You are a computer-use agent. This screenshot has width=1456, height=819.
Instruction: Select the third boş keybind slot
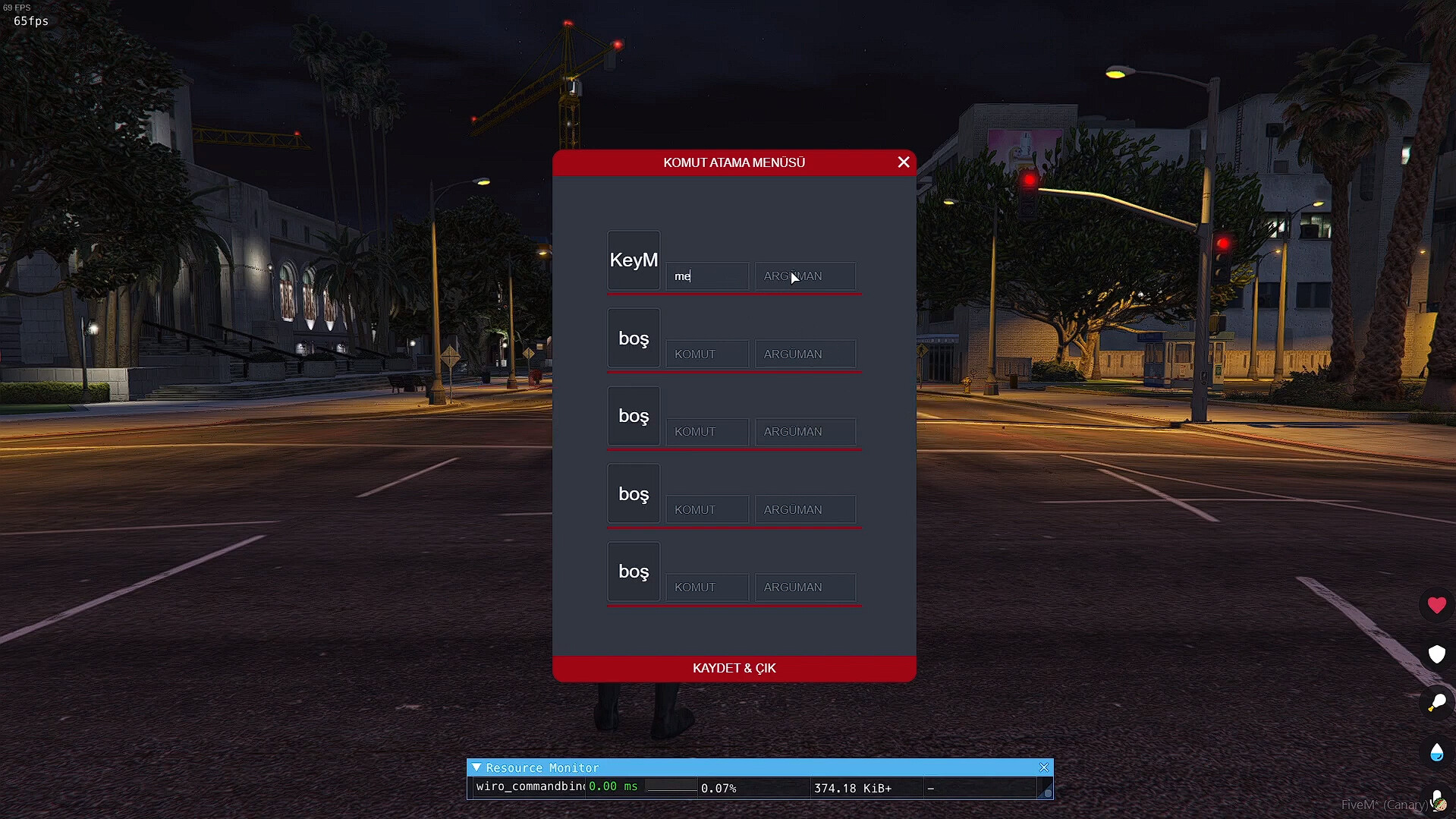tap(633, 494)
